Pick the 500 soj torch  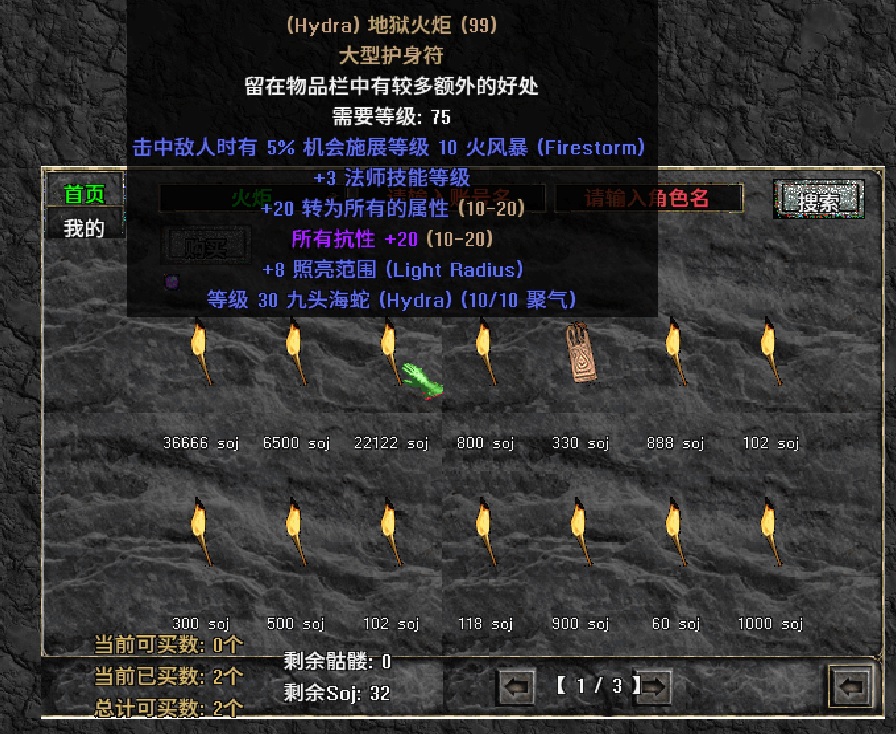point(295,532)
